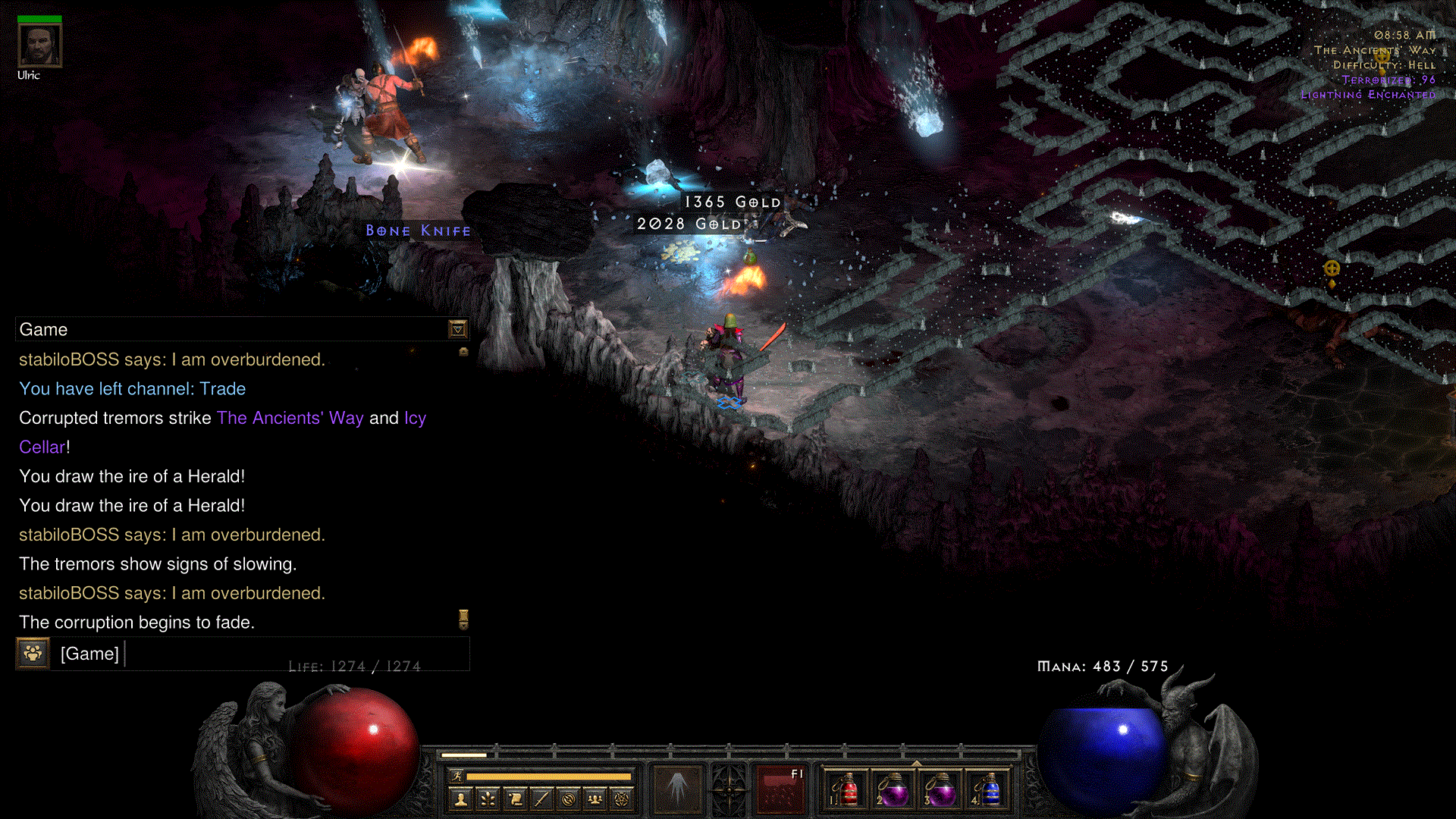This screenshot has height=819, width=1456.
Task: Click the chat scrollbar's bottom handle
Action: [x=463, y=620]
